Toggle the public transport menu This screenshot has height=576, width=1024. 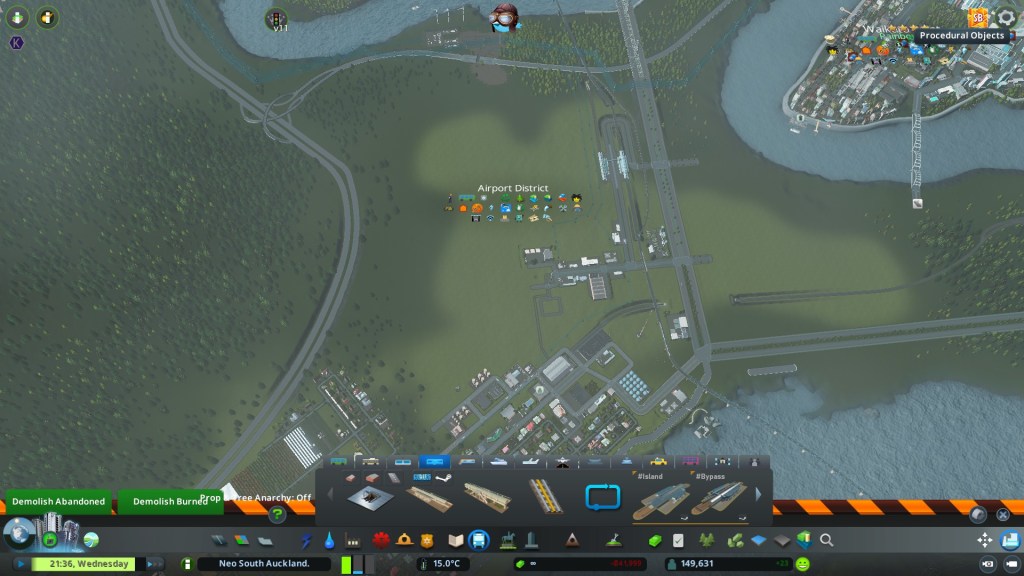(x=479, y=540)
